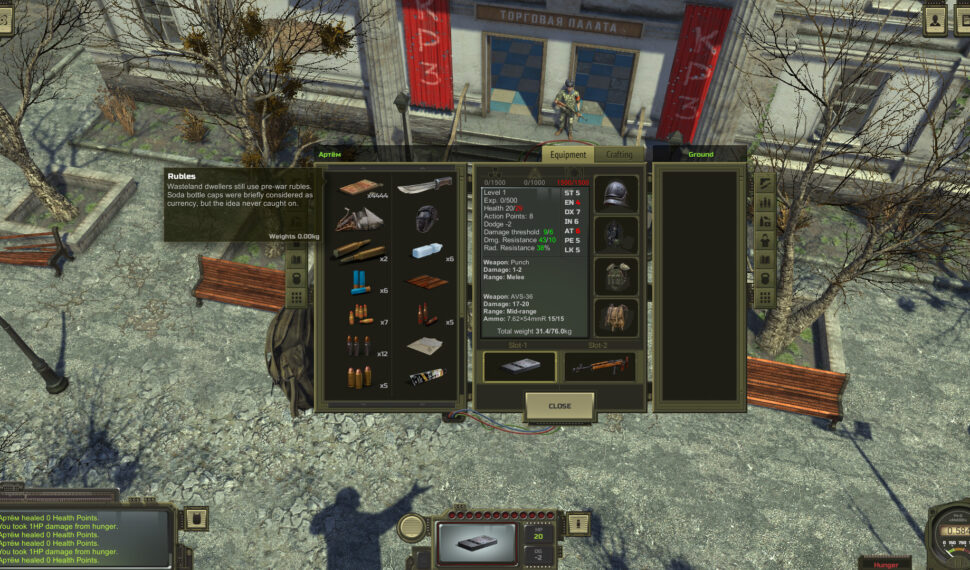Switch to the Crafting tab
The height and width of the screenshot is (570, 970).
pyautogui.click(x=619, y=155)
